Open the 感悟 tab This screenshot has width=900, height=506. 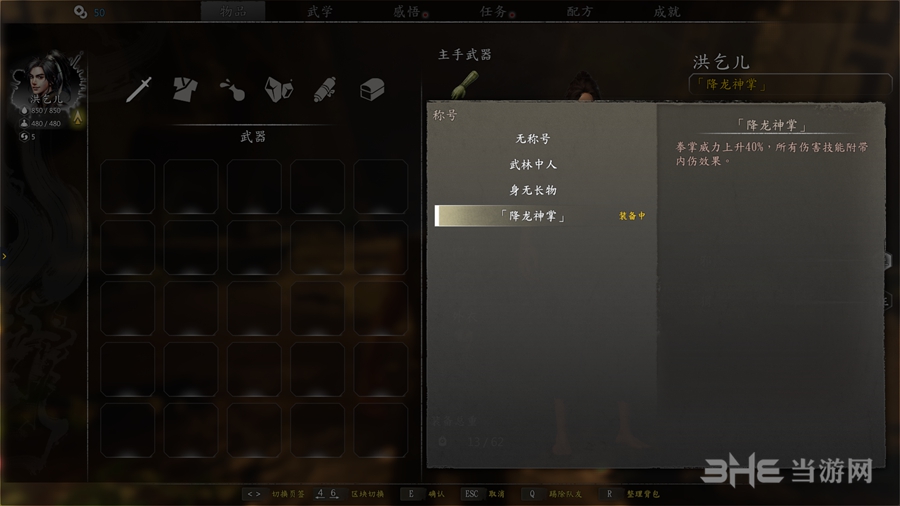(407, 12)
